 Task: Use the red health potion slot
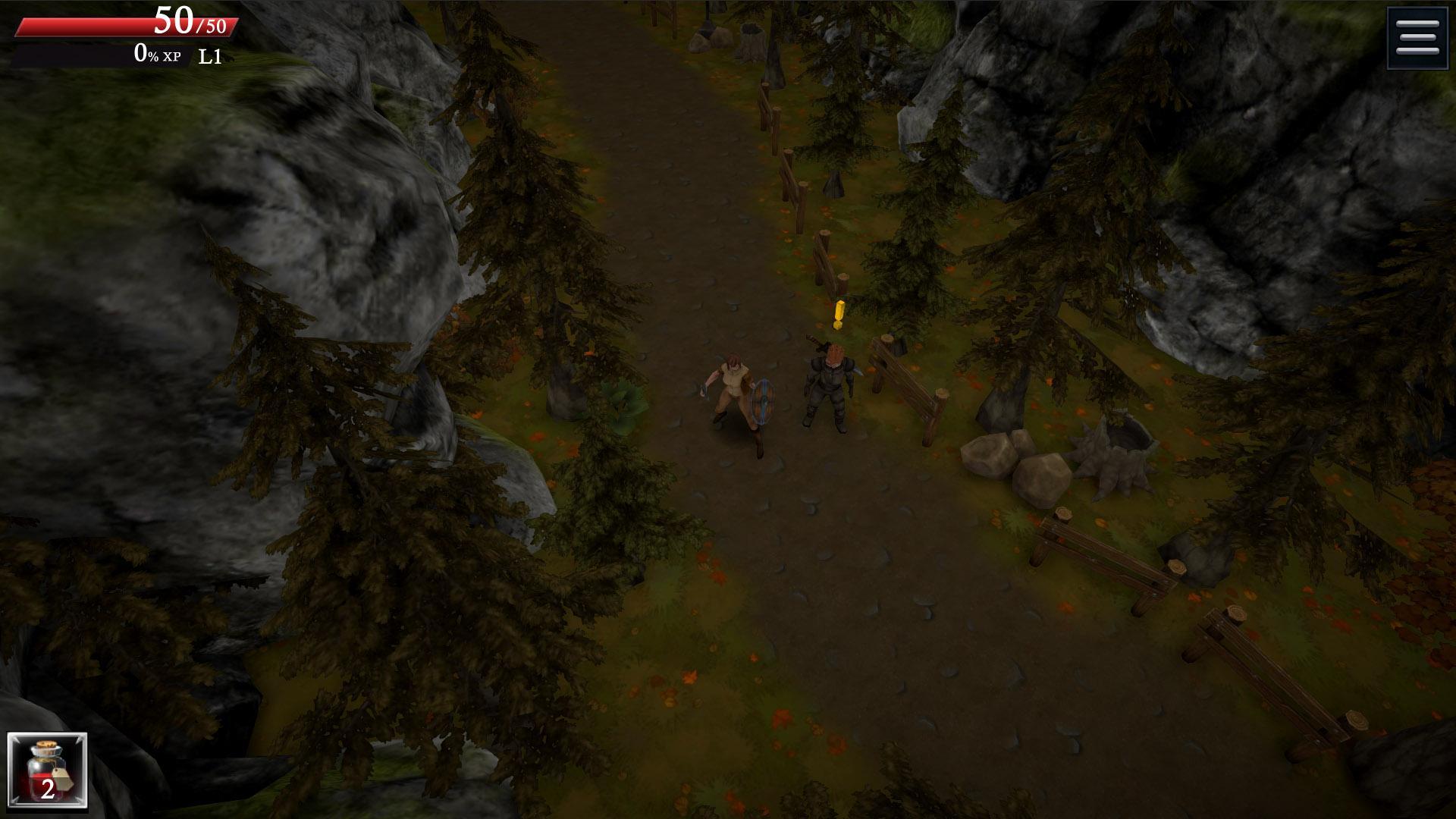[47, 771]
